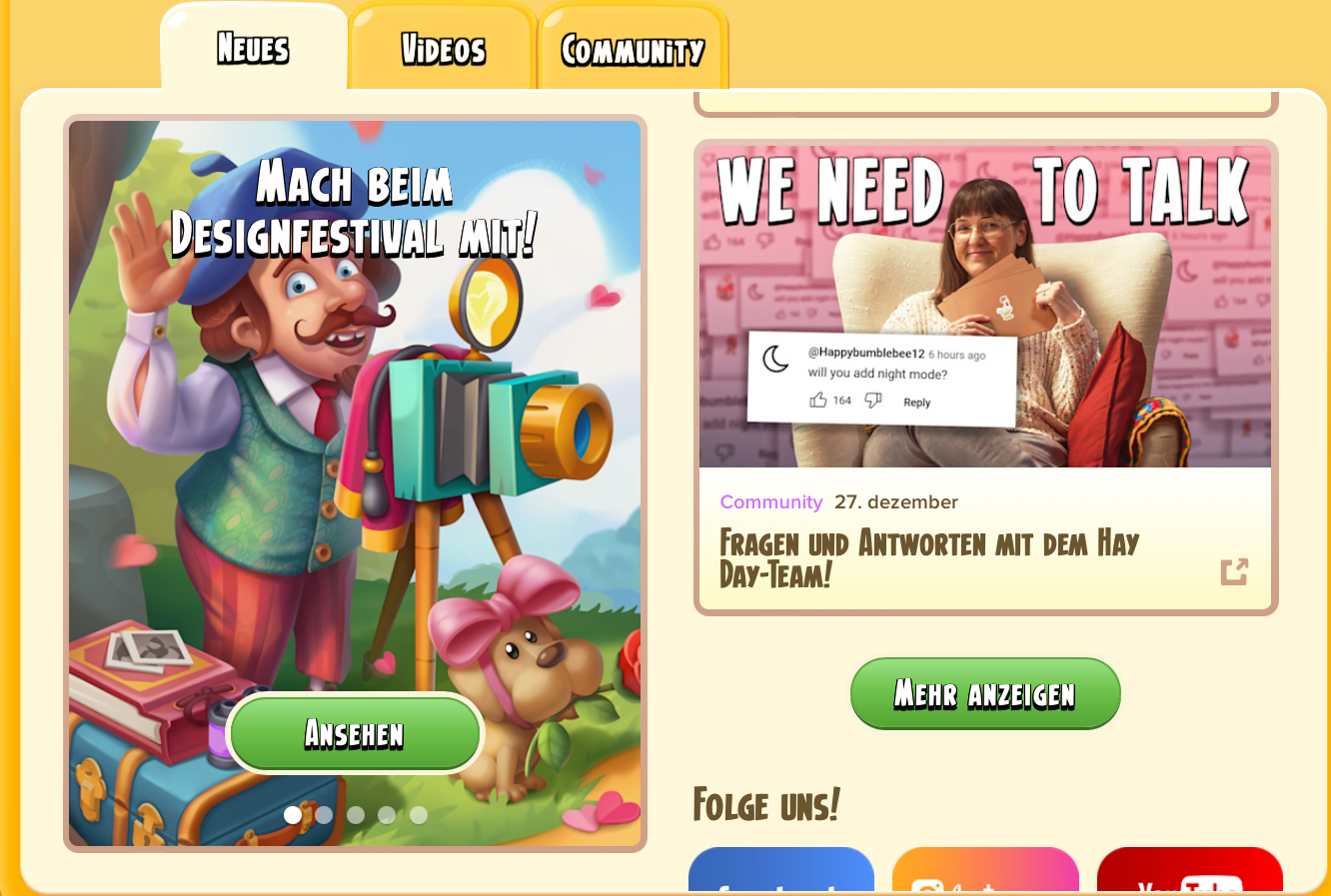Show more news with Mehr anzeigen
The image size is (1331, 896).
[x=985, y=693]
